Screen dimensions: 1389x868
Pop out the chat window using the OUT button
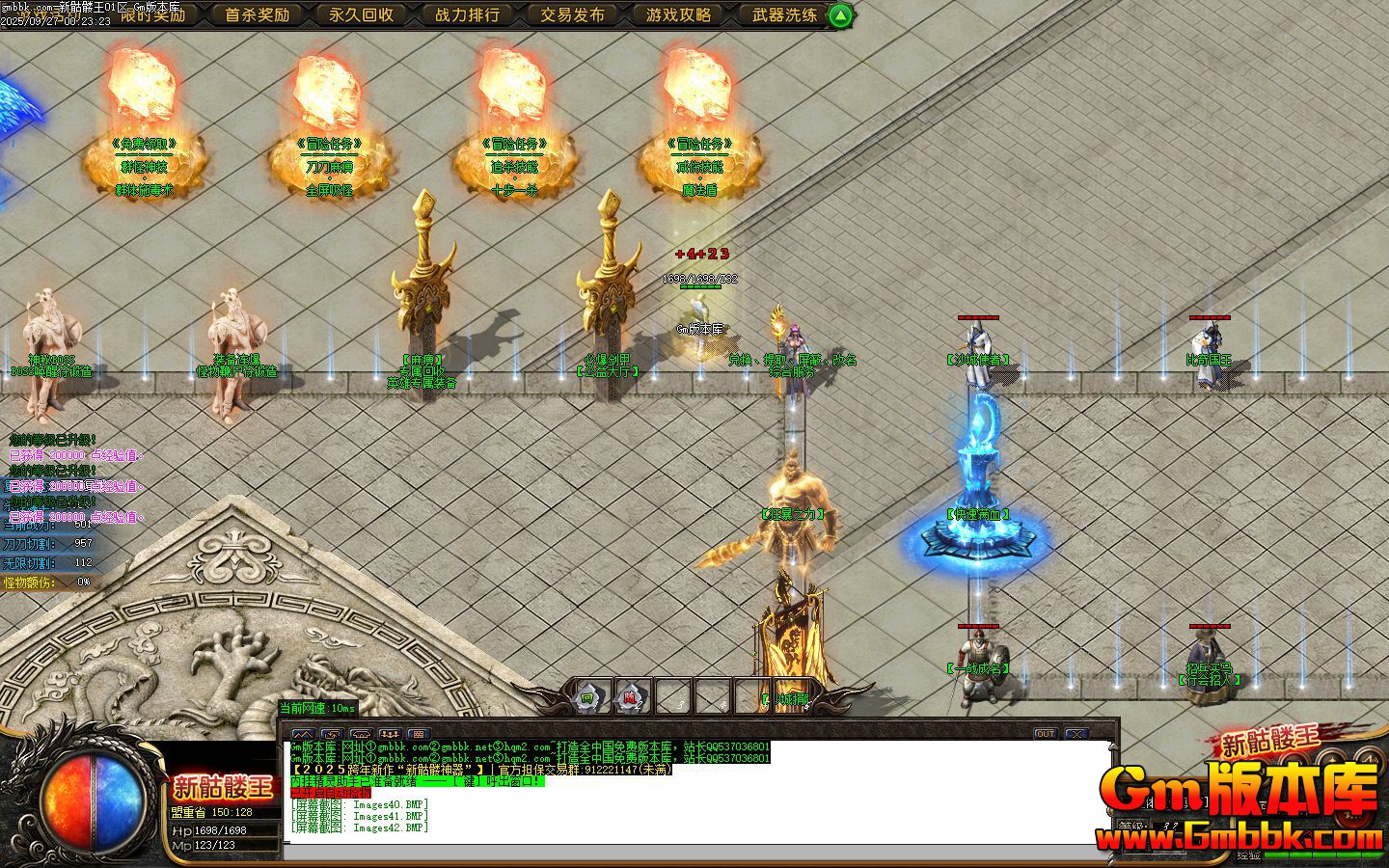(x=1045, y=735)
